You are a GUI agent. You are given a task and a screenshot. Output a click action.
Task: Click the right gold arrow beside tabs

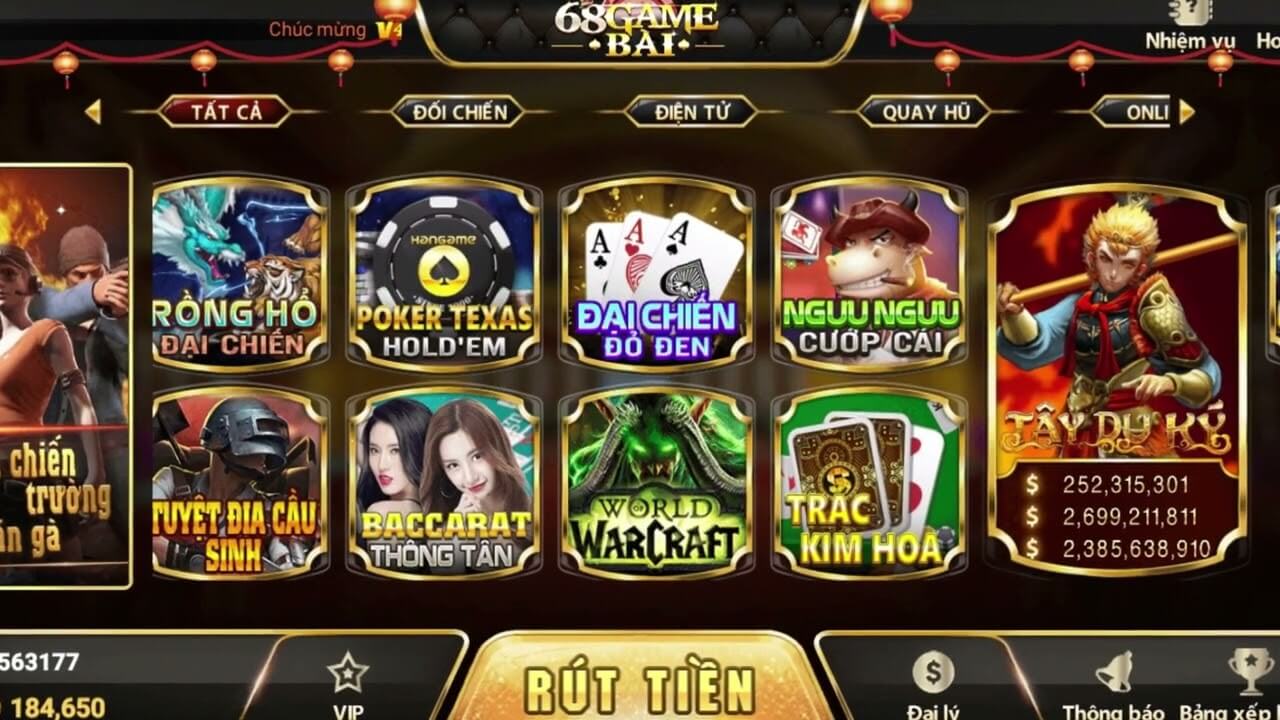pos(1187,112)
